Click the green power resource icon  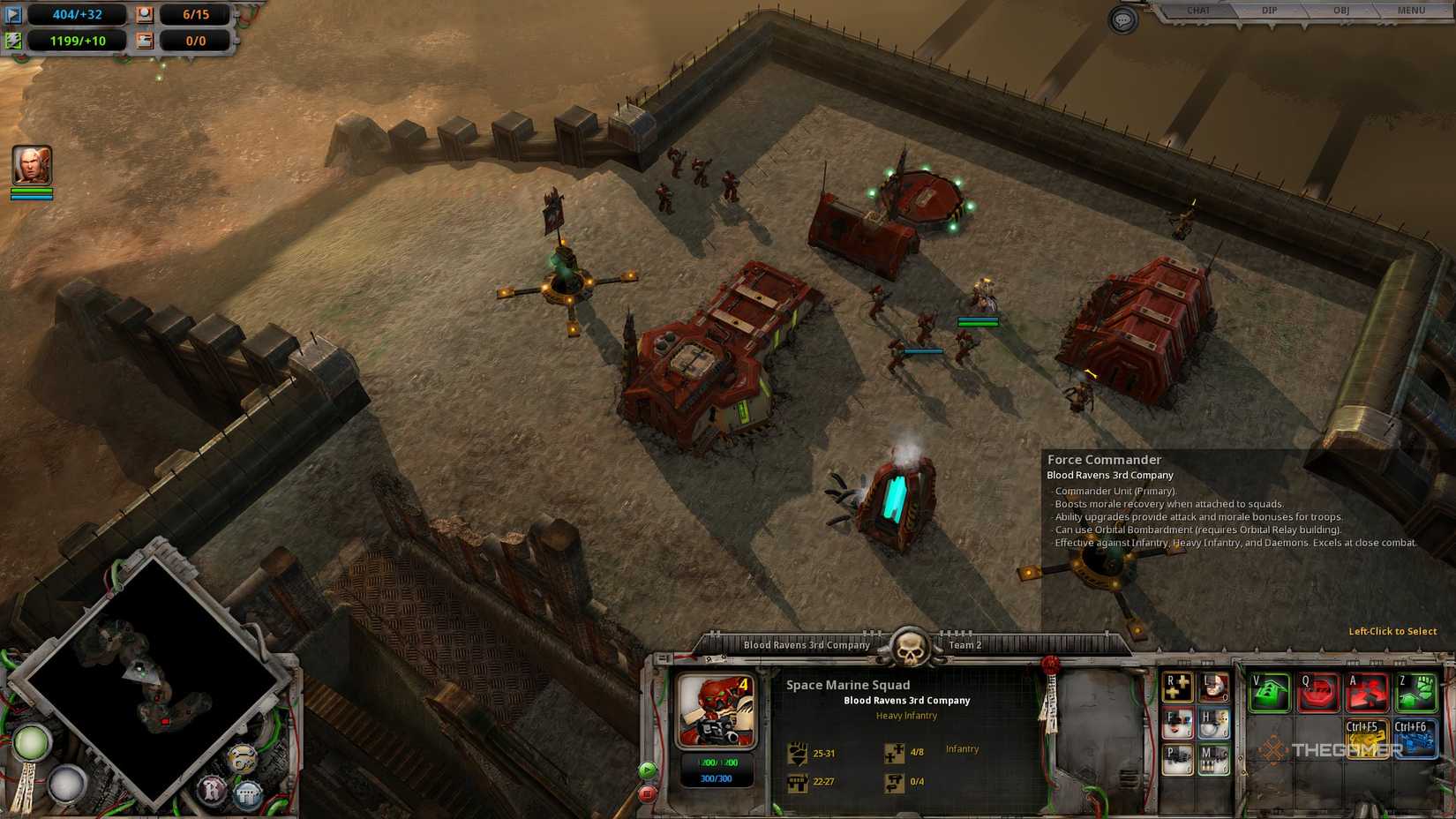click(x=12, y=40)
